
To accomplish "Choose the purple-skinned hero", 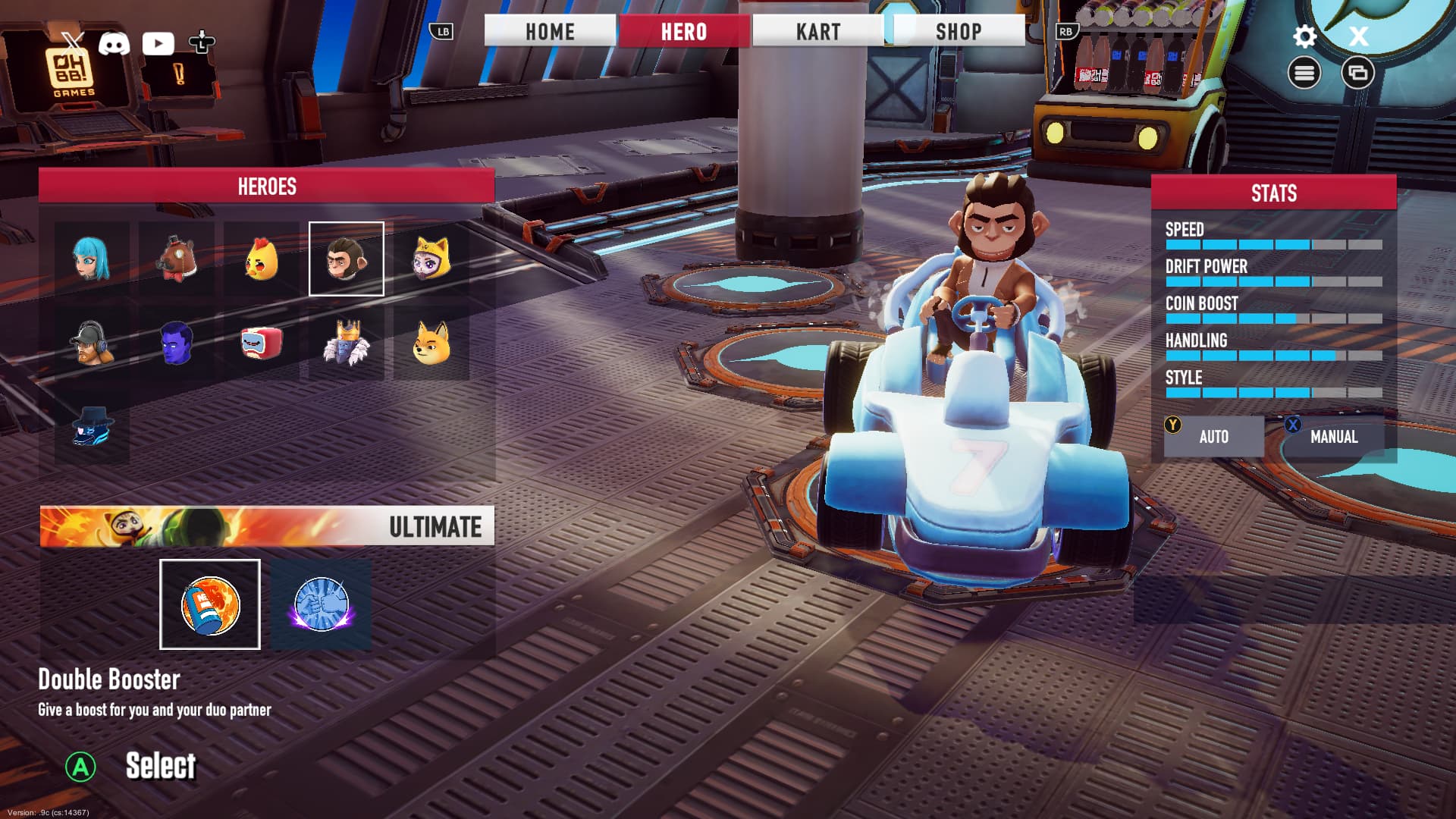I will click(177, 344).
